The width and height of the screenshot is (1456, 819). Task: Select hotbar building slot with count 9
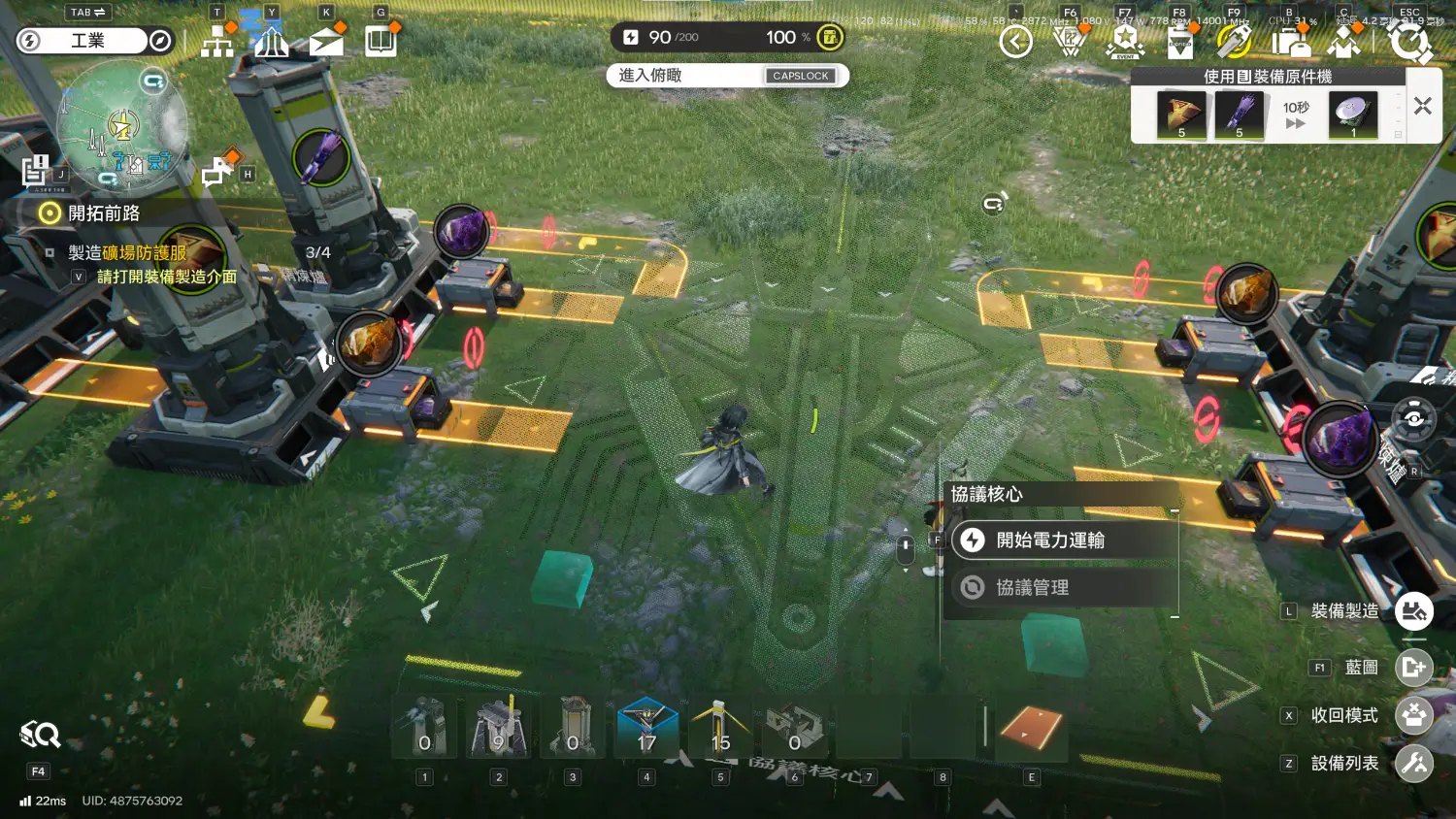(x=499, y=728)
